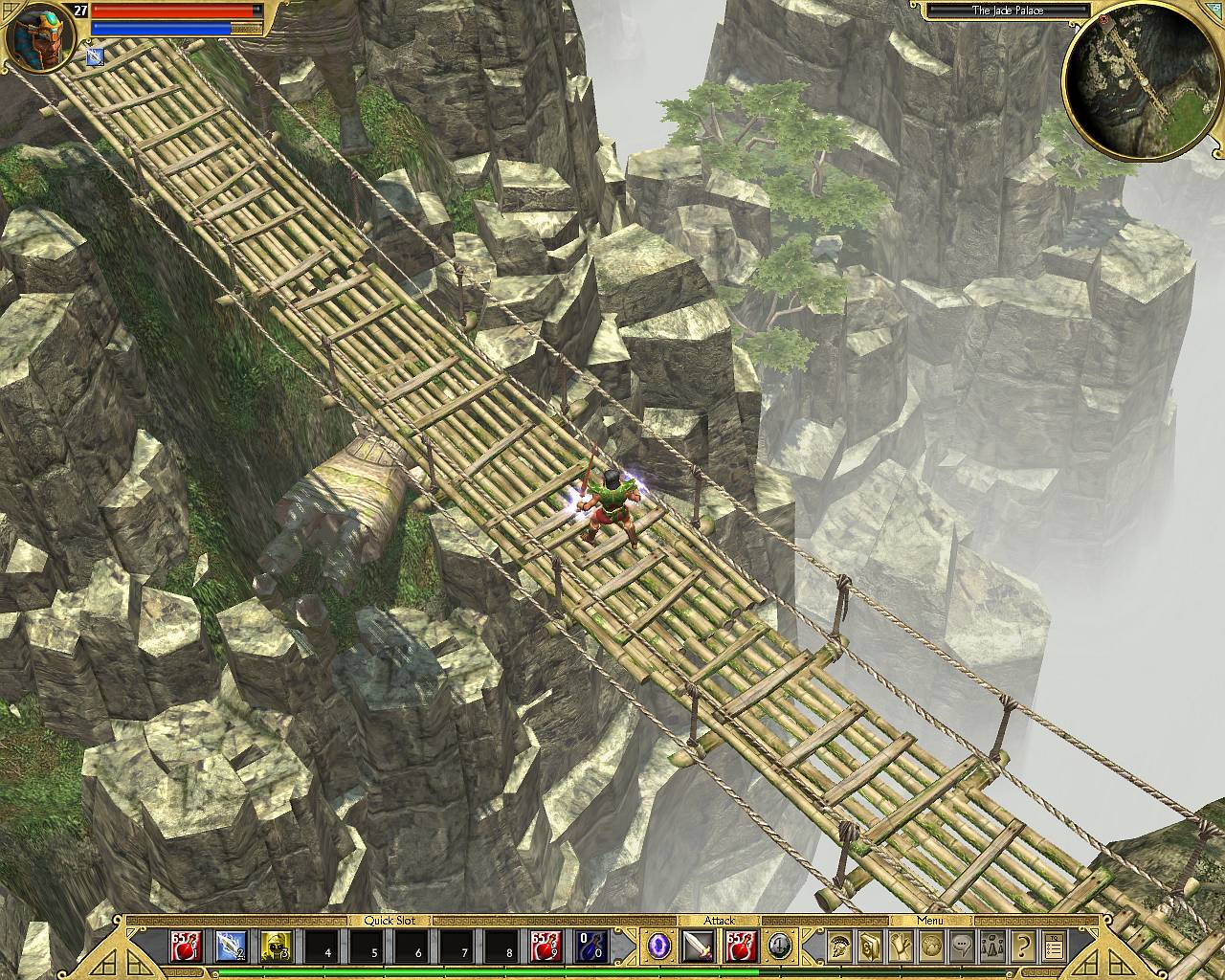The height and width of the screenshot is (980, 1225).
Task: Open chat with the speech bubble icon
Action: coord(962,946)
